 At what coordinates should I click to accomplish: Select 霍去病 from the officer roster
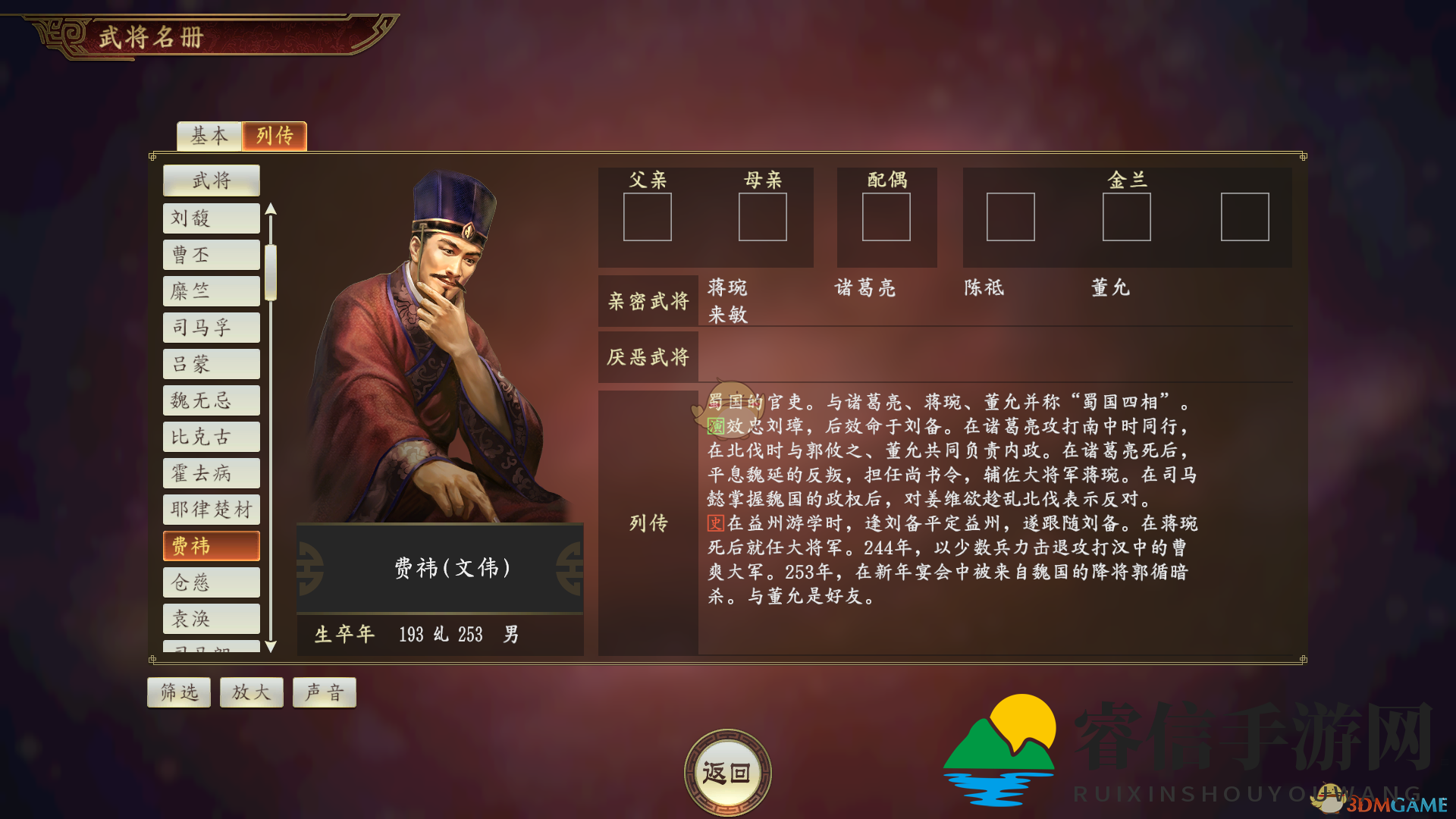211,473
